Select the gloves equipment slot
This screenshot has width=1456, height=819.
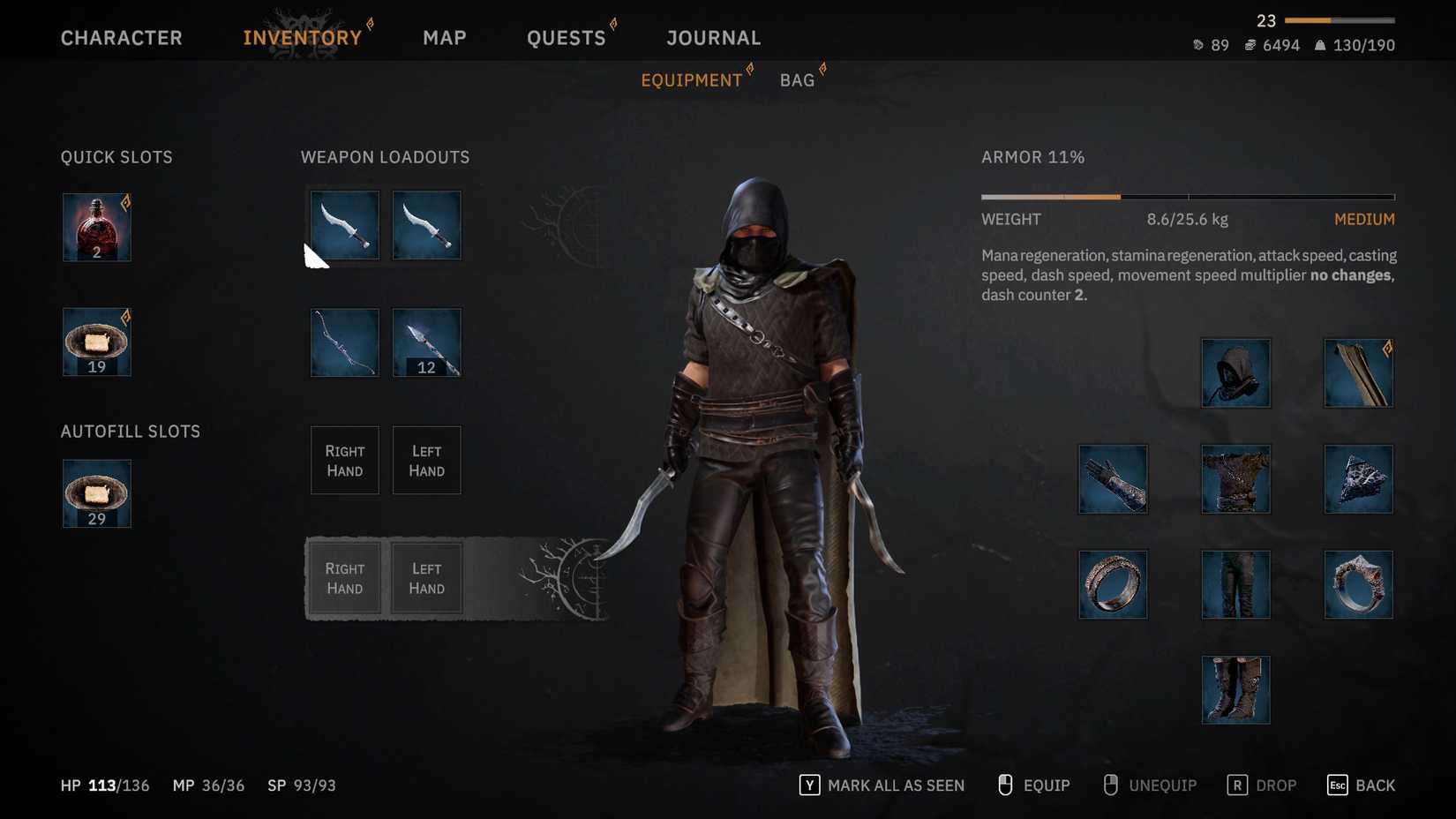coord(1113,479)
